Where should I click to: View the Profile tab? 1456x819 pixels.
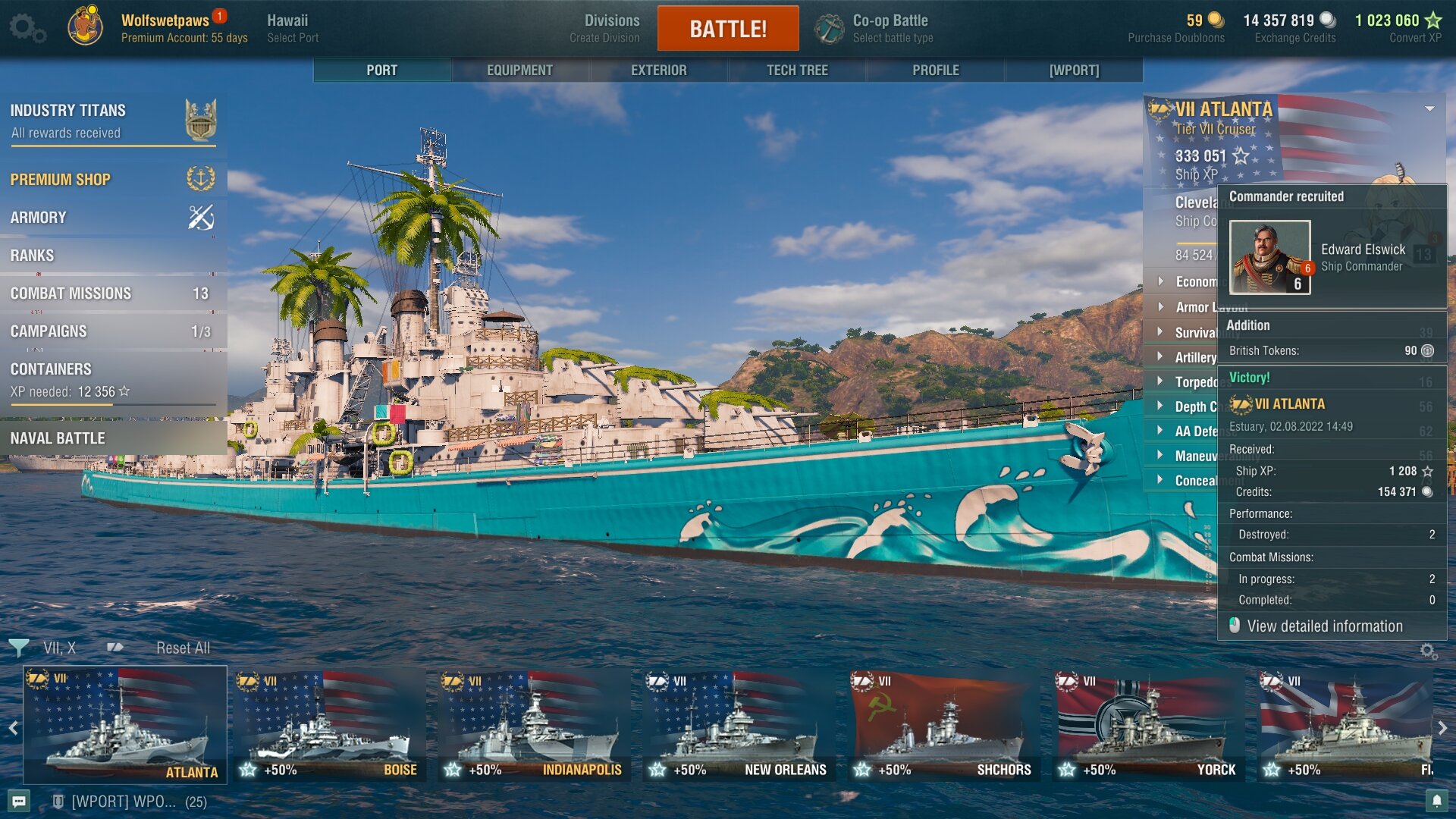(x=935, y=70)
